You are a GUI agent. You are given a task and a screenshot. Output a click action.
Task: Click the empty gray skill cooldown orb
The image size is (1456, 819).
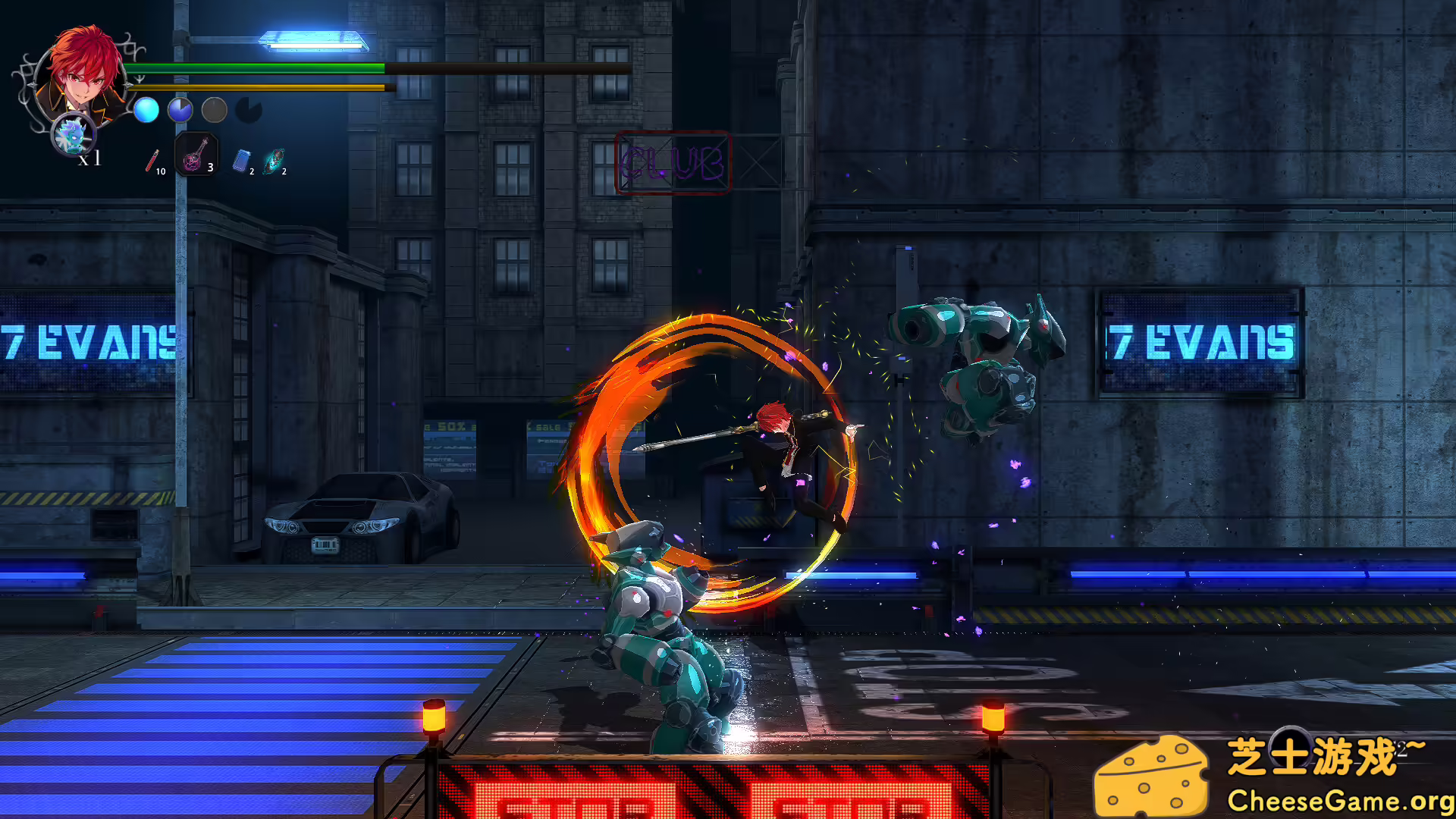(213, 111)
